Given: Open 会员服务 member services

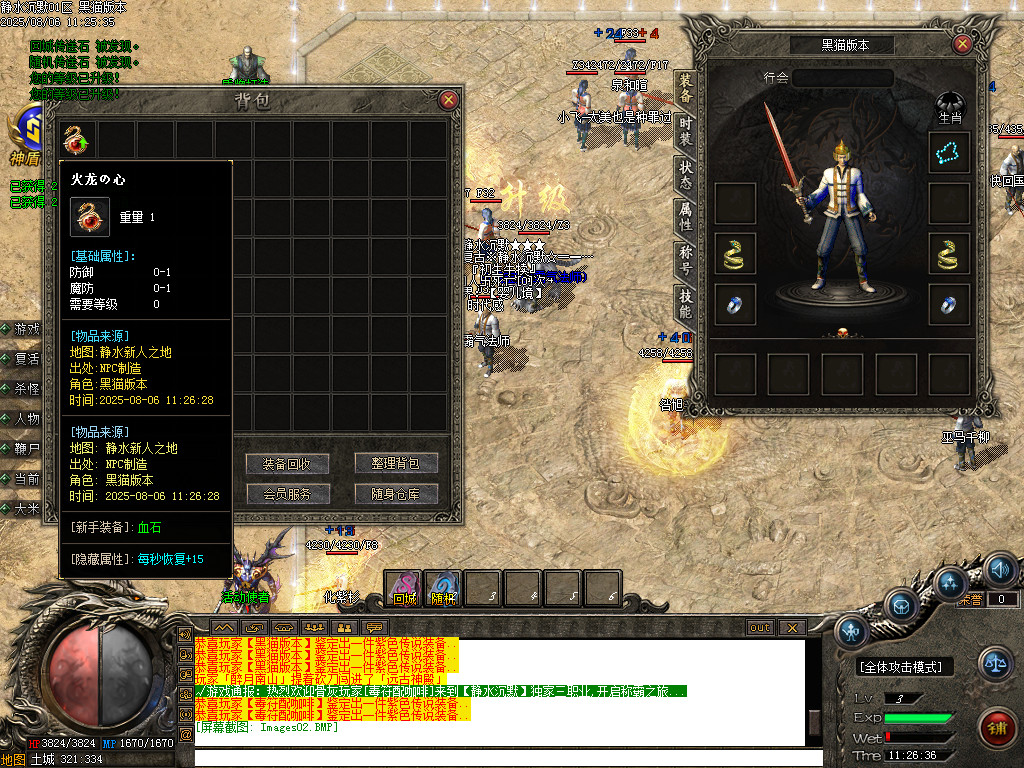Looking at the screenshot, I should (x=287, y=494).
